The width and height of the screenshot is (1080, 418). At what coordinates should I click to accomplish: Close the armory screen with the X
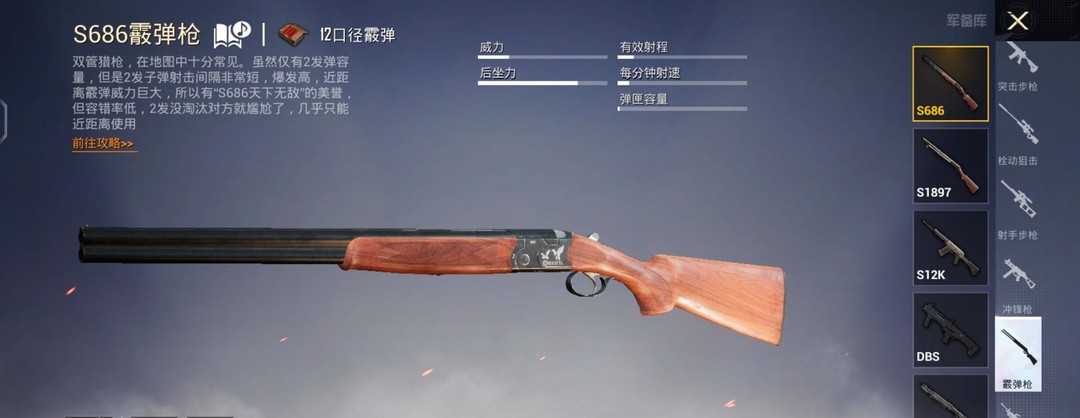[1018, 21]
